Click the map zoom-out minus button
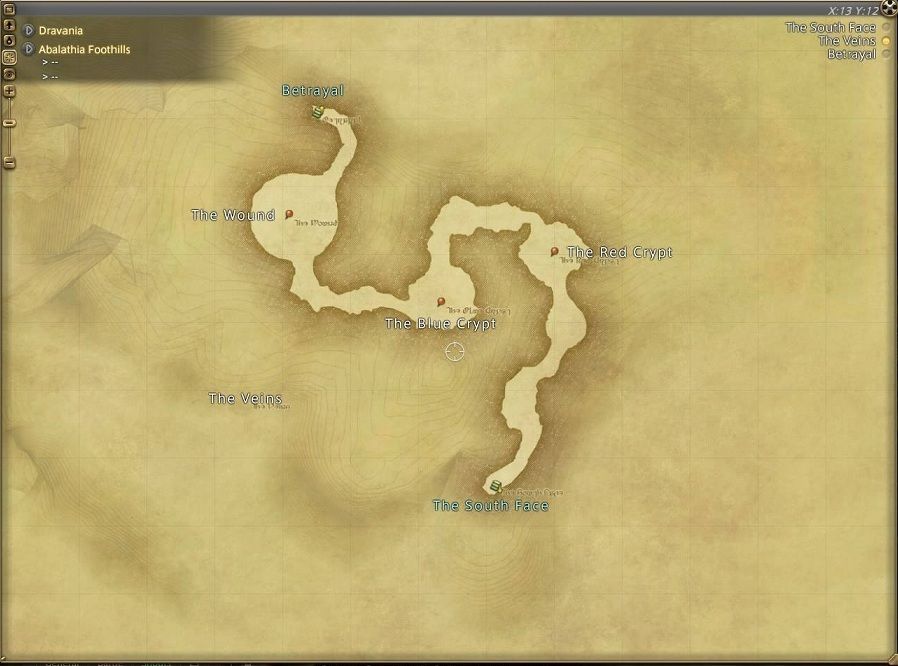 9,162
